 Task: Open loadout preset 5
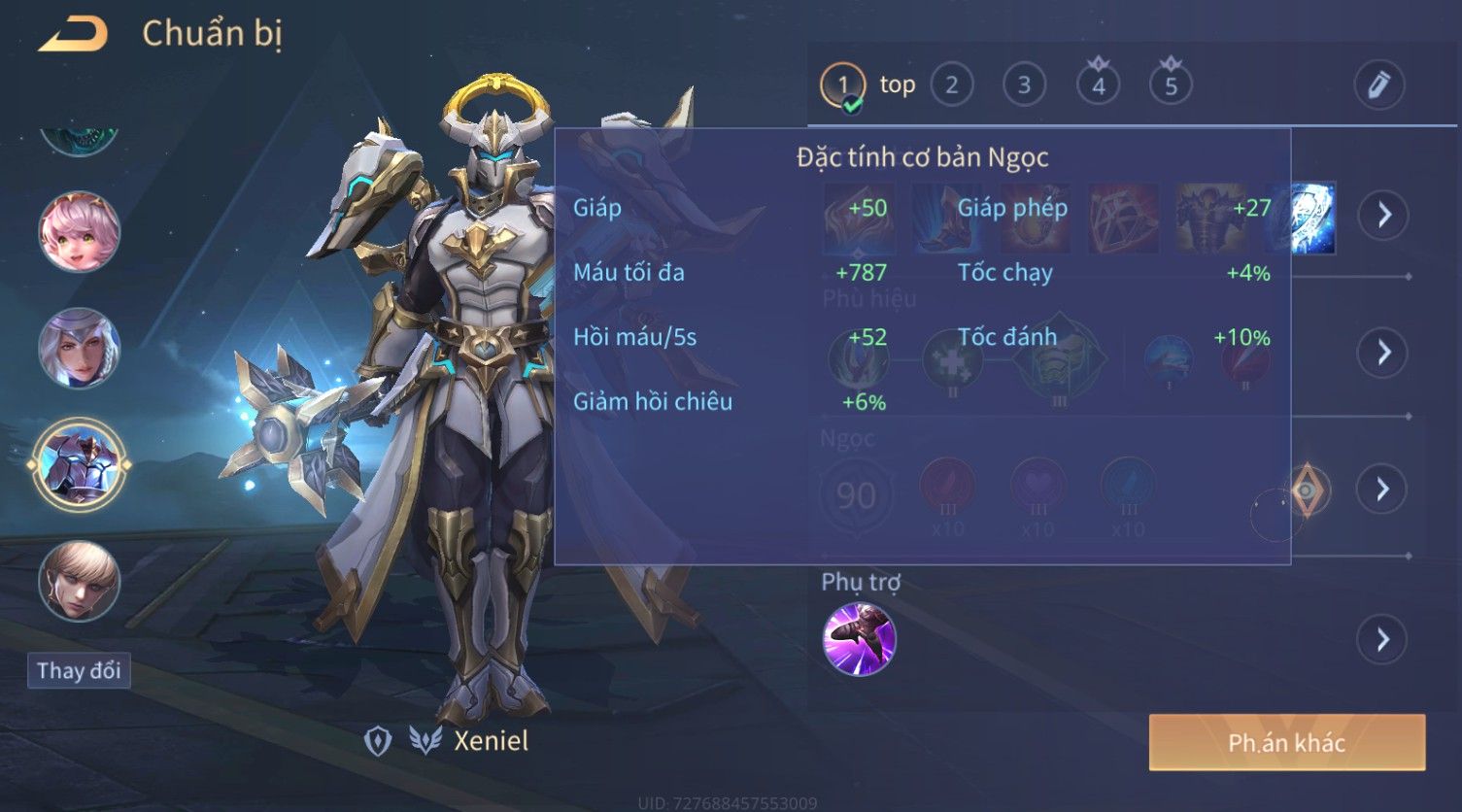coord(1171,85)
